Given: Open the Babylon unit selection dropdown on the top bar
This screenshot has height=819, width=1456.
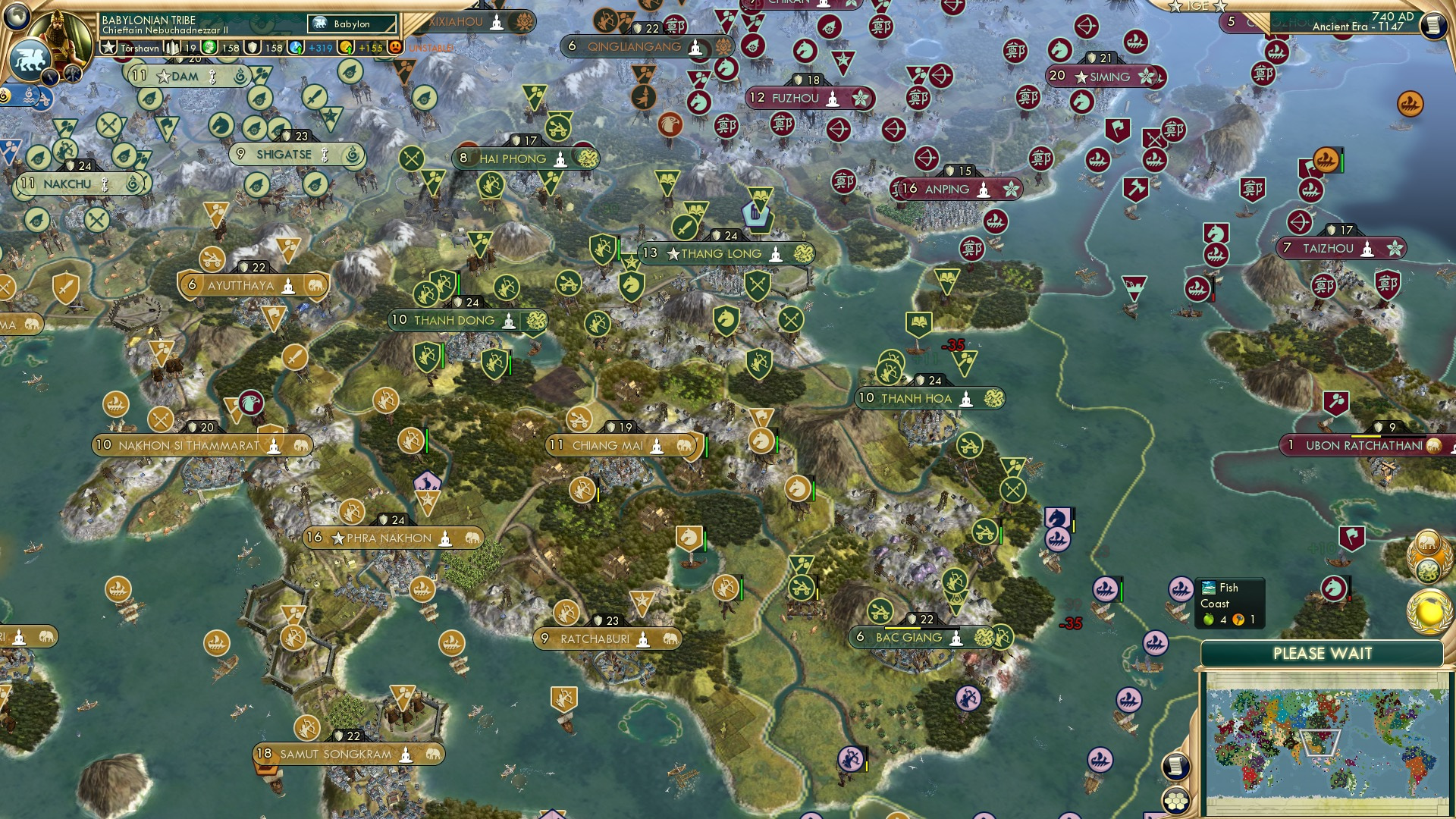Looking at the screenshot, I should [x=351, y=24].
